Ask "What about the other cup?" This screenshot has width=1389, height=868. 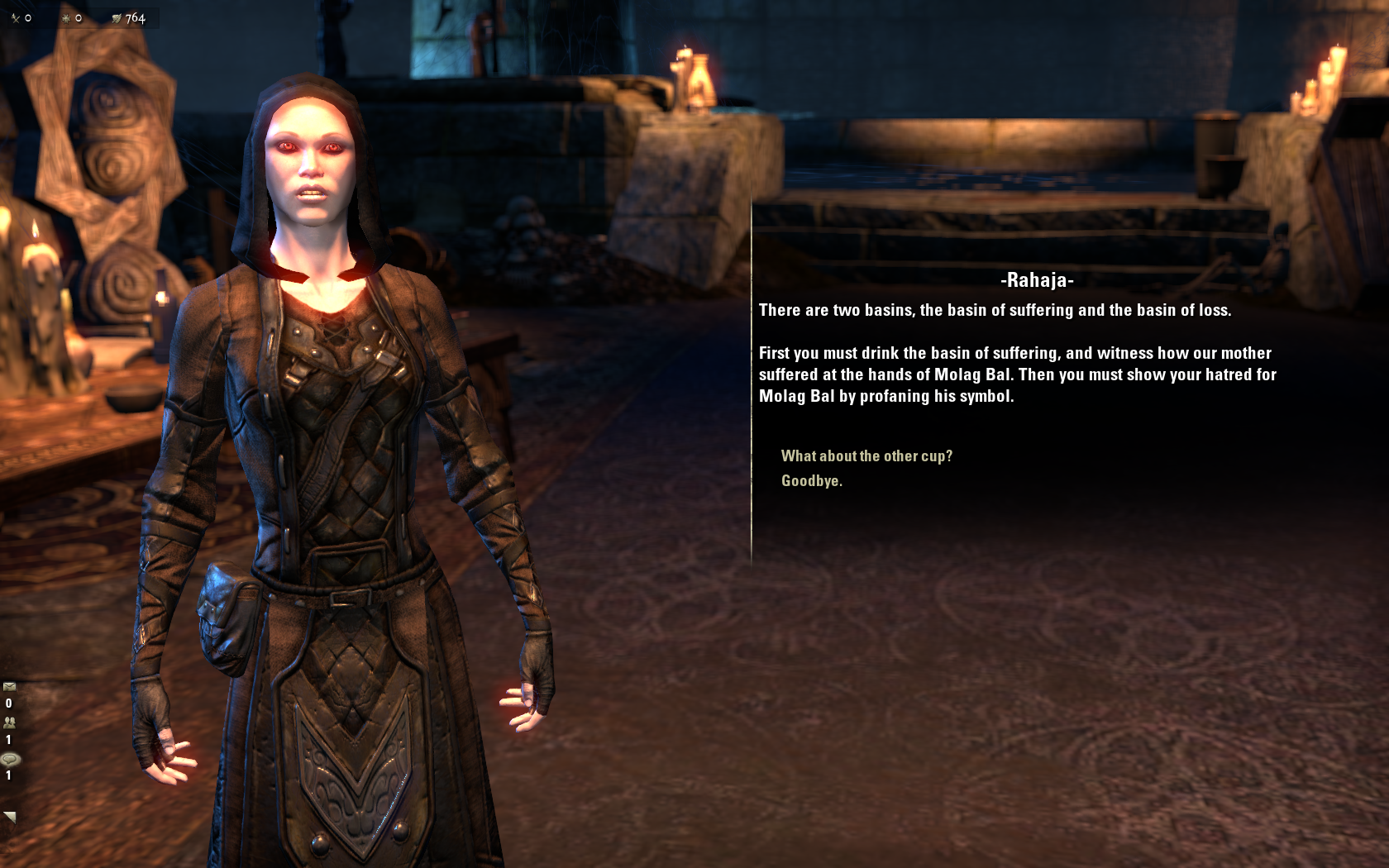(x=866, y=456)
